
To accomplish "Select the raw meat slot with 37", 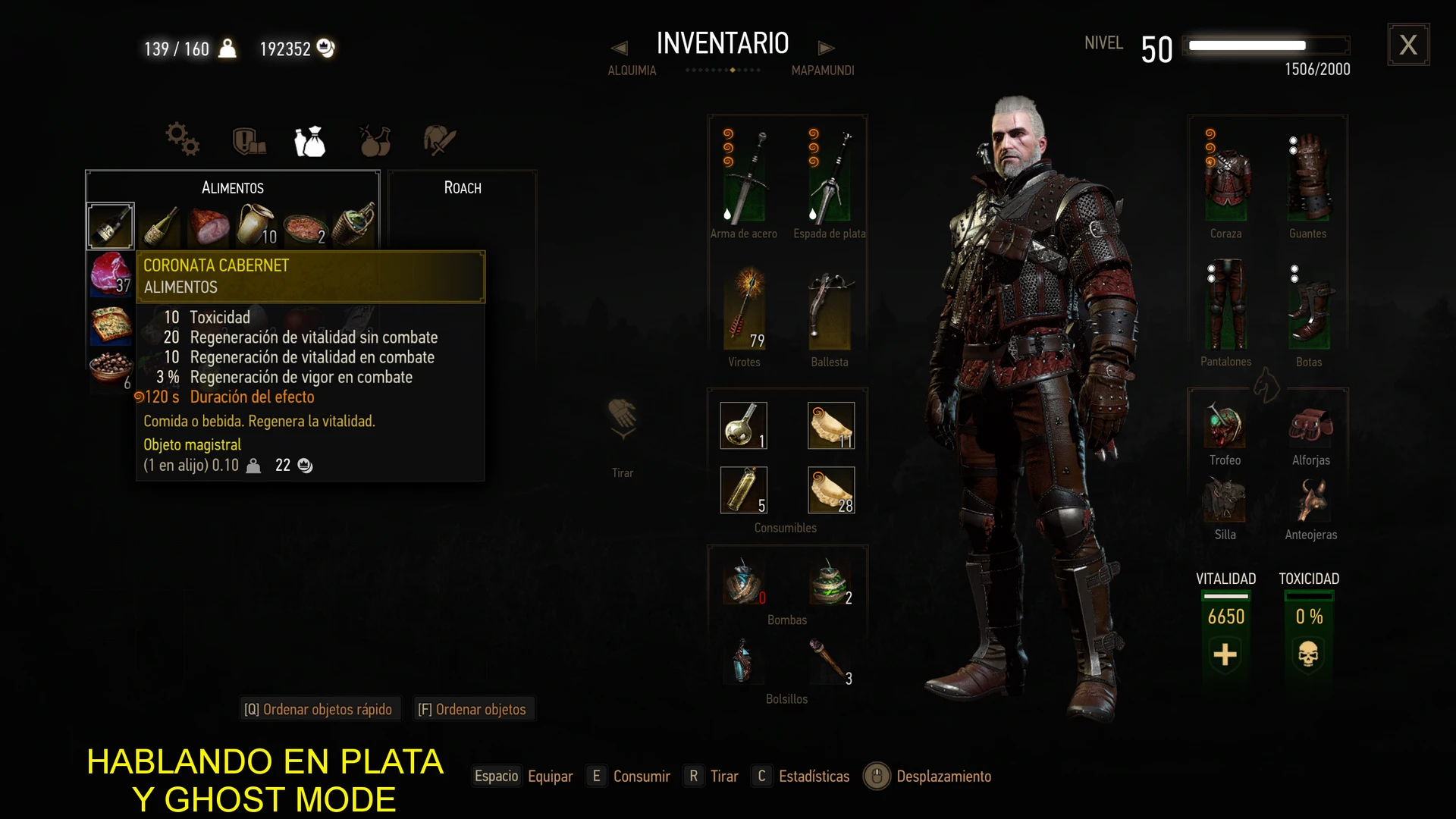I will point(111,274).
